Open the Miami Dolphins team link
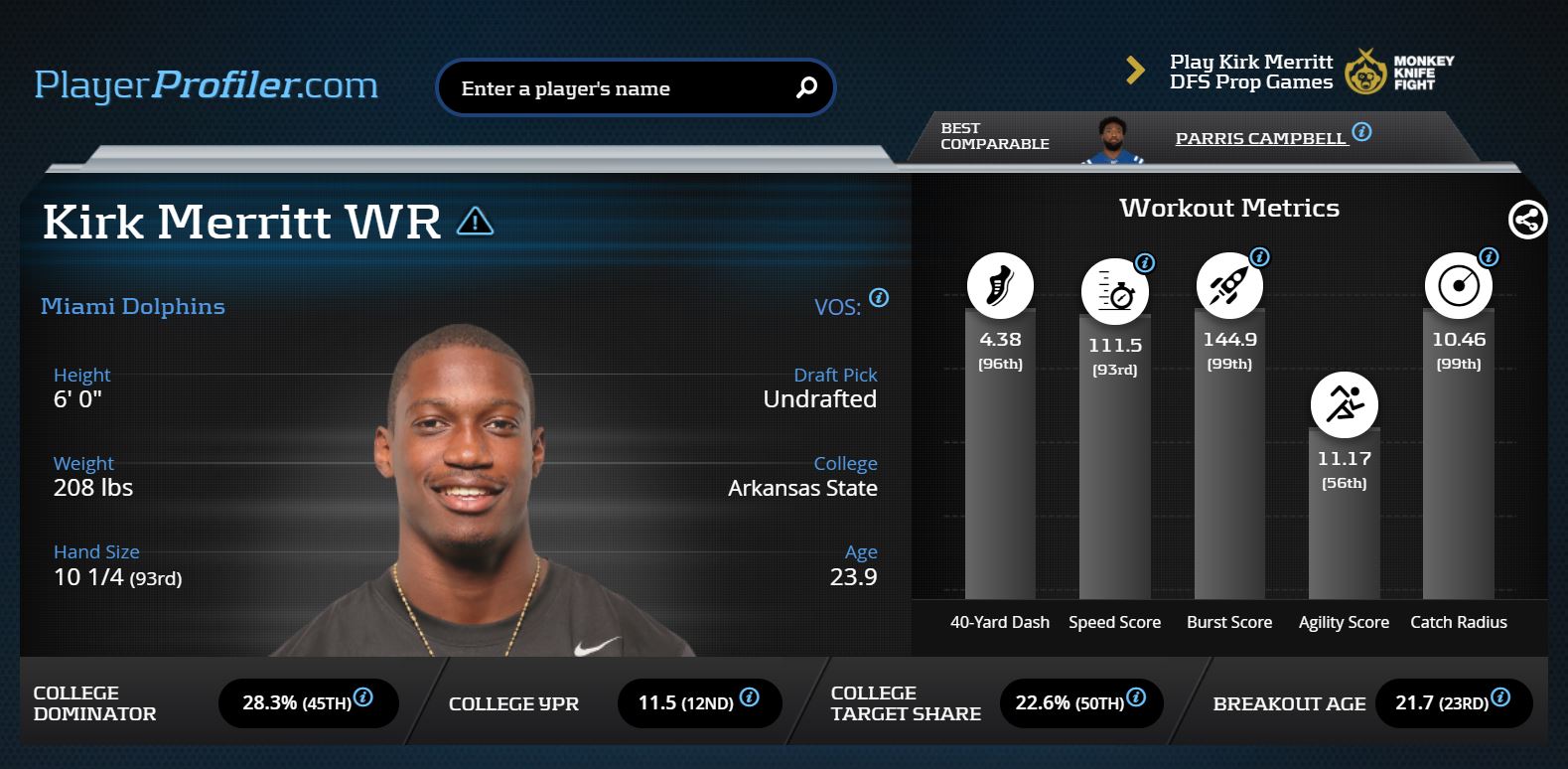The height and width of the screenshot is (769, 1568). [x=133, y=306]
